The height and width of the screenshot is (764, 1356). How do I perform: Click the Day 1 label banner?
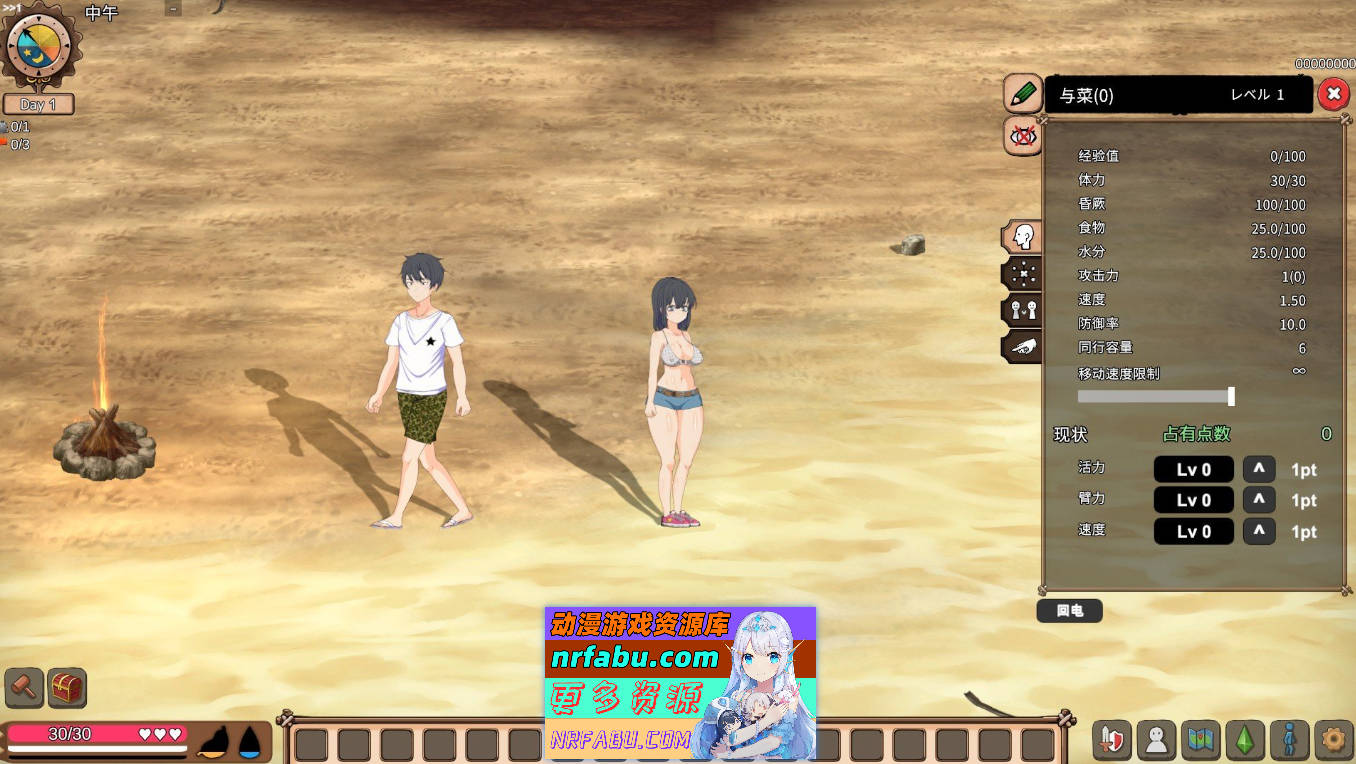tap(40, 104)
